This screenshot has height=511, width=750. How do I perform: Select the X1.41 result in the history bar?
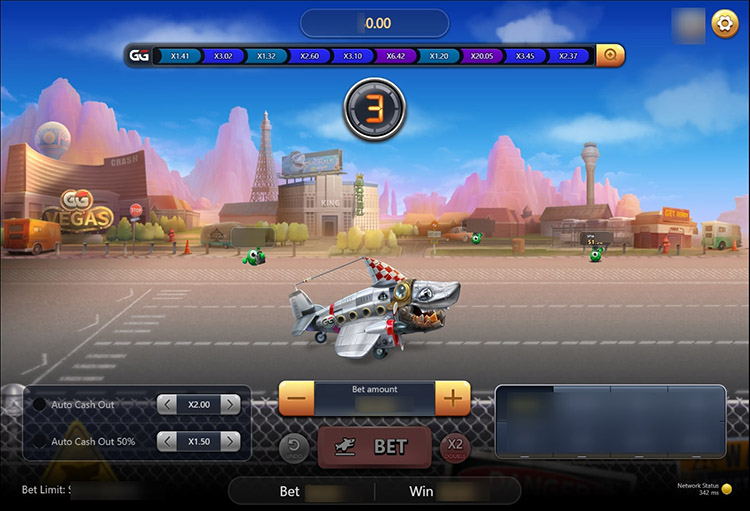pos(180,56)
